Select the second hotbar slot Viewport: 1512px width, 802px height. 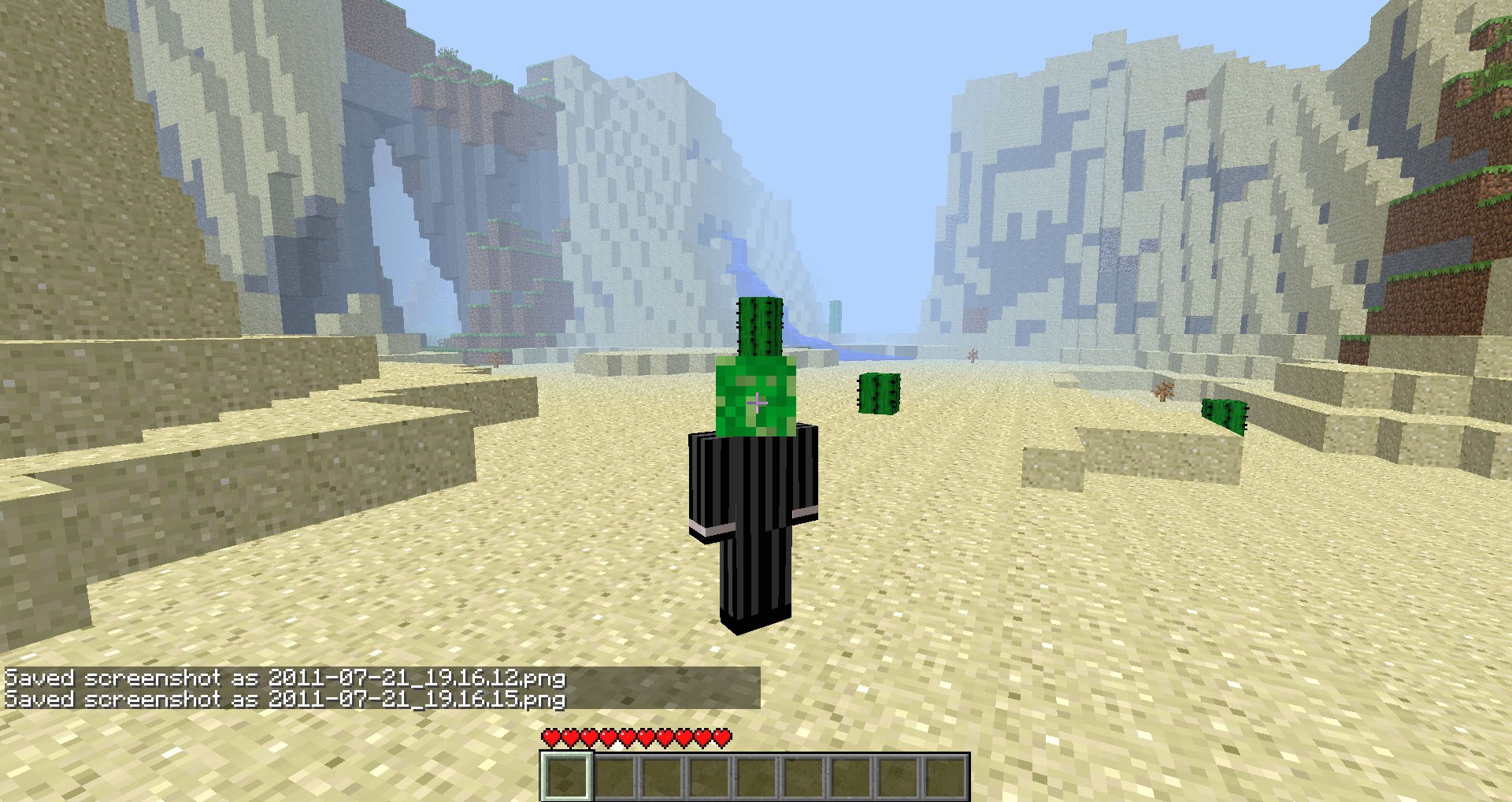tap(616, 778)
